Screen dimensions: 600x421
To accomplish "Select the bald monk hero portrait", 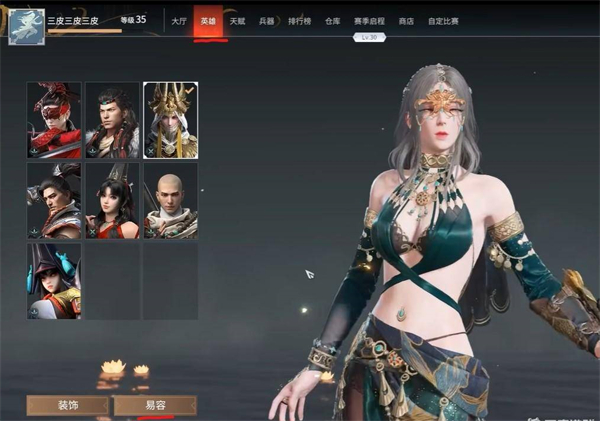I will coord(170,201).
